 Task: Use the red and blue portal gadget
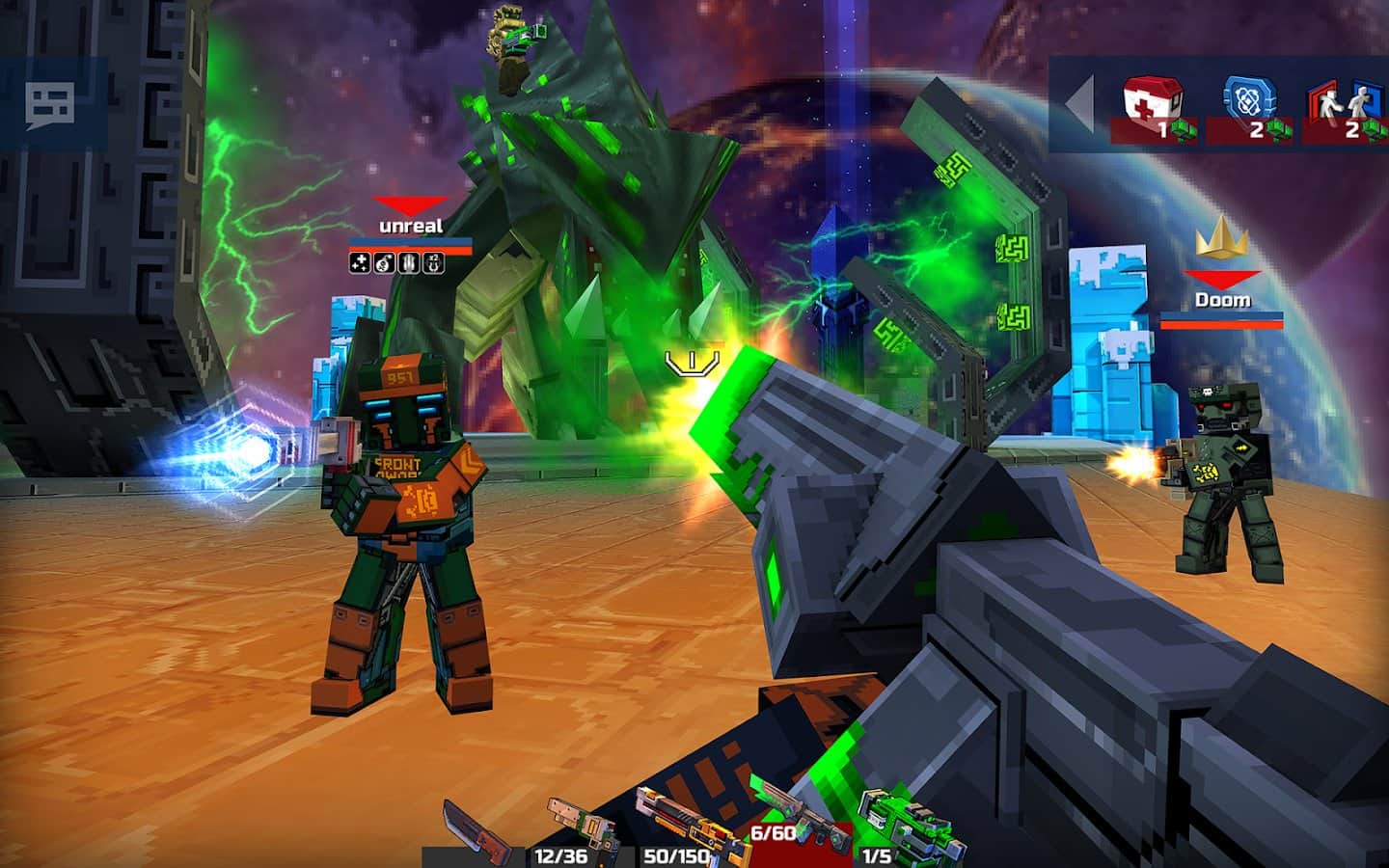[1345, 108]
